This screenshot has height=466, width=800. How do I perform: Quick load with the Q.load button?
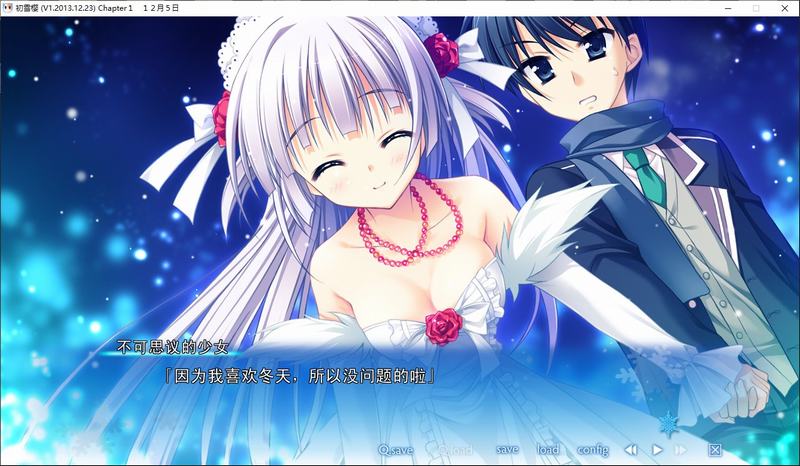pyautogui.click(x=454, y=450)
